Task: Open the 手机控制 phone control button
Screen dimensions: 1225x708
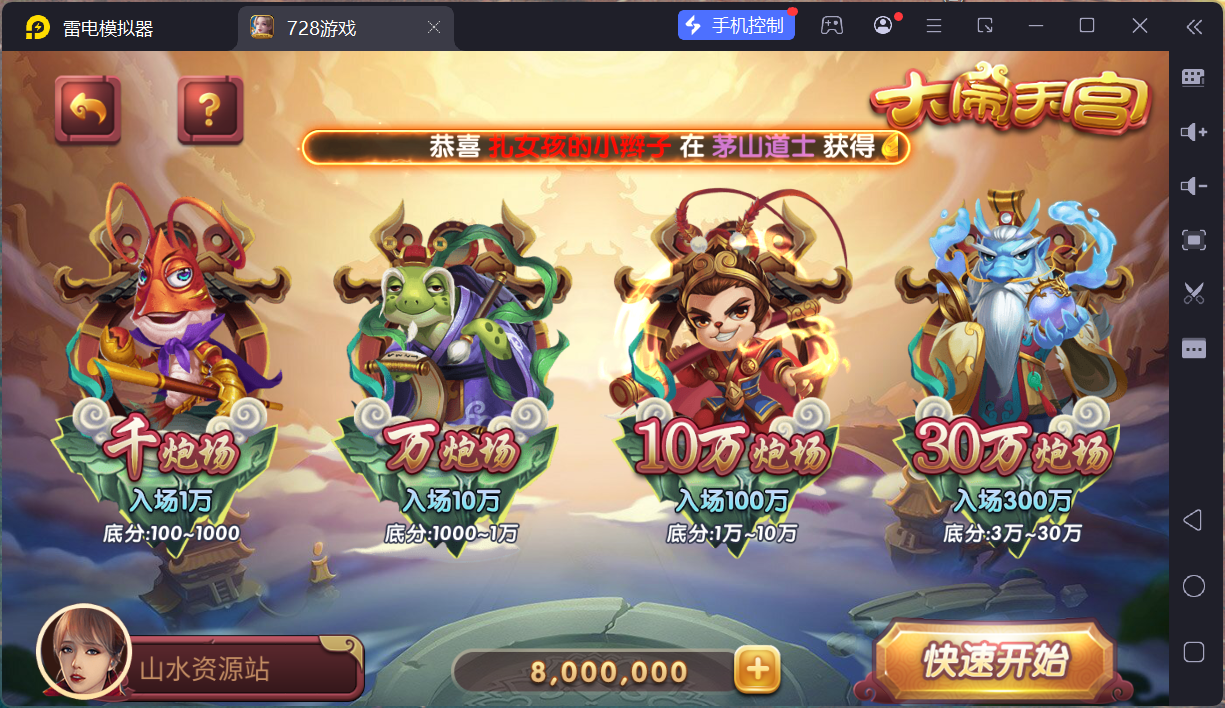Action: click(x=736, y=26)
